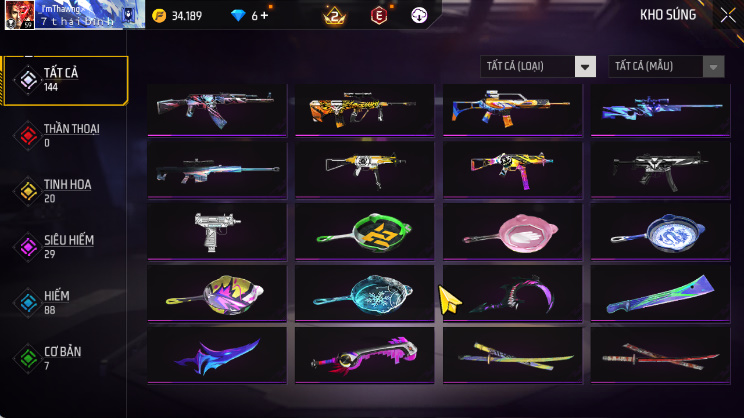Select the pink bear-ear frying pan

point(513,230)
